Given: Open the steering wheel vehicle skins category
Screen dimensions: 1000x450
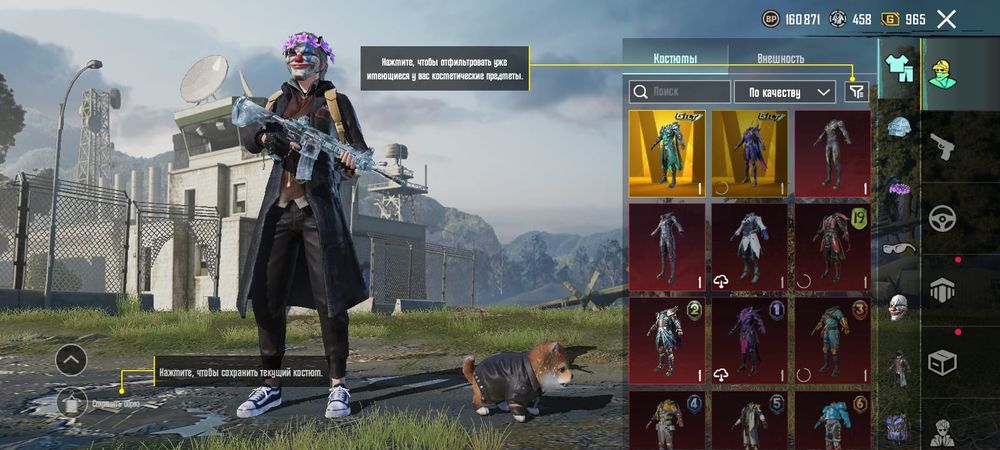Looking at the screenshot, I should coord(941,218).
